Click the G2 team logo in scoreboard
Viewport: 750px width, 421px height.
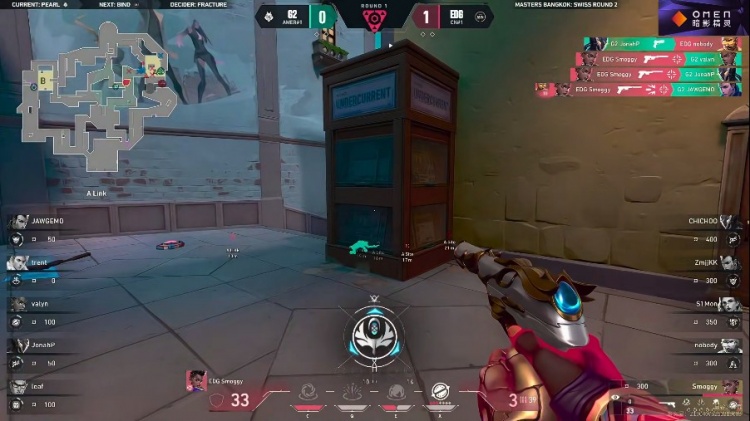coord(268,16)
